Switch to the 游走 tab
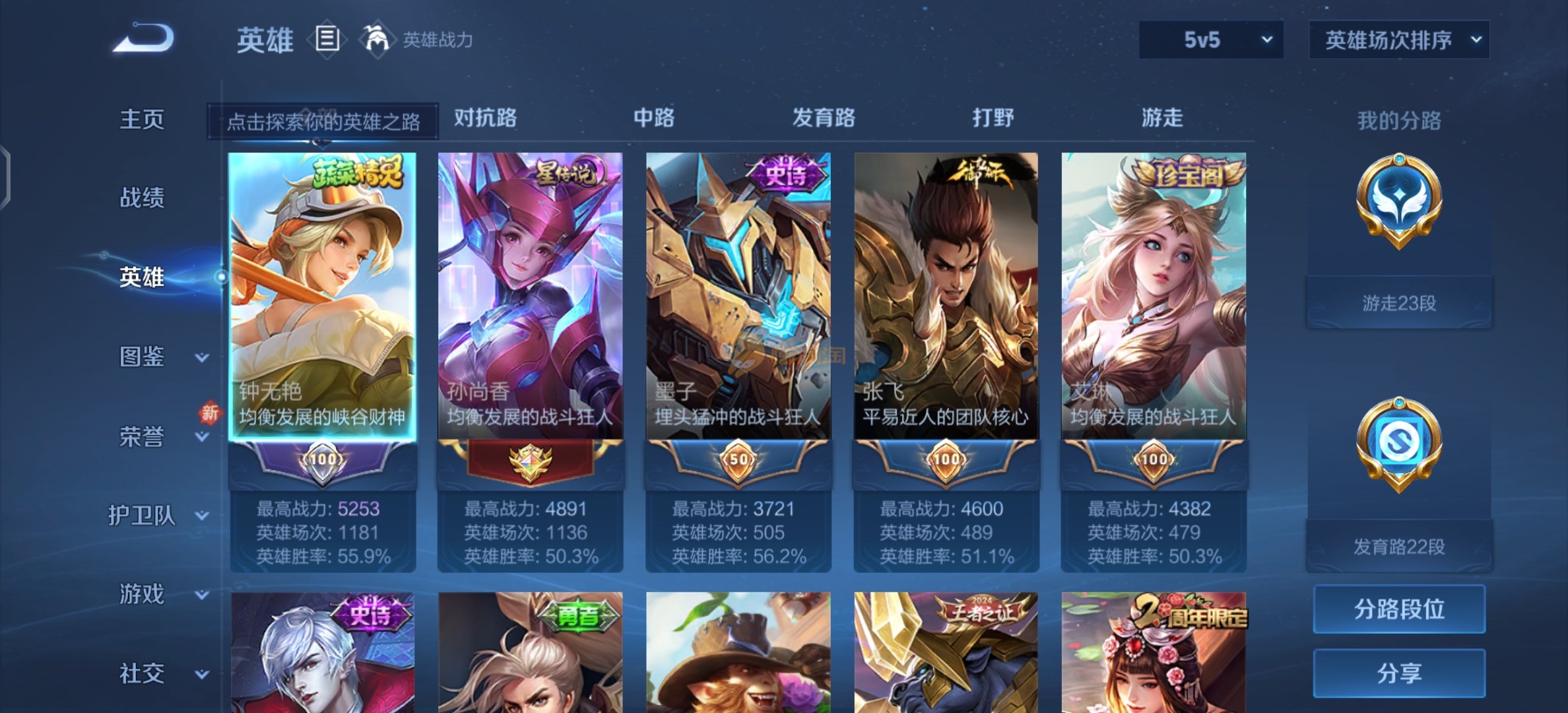This screenshot has height=713, width=1568. coord(1161,118)
